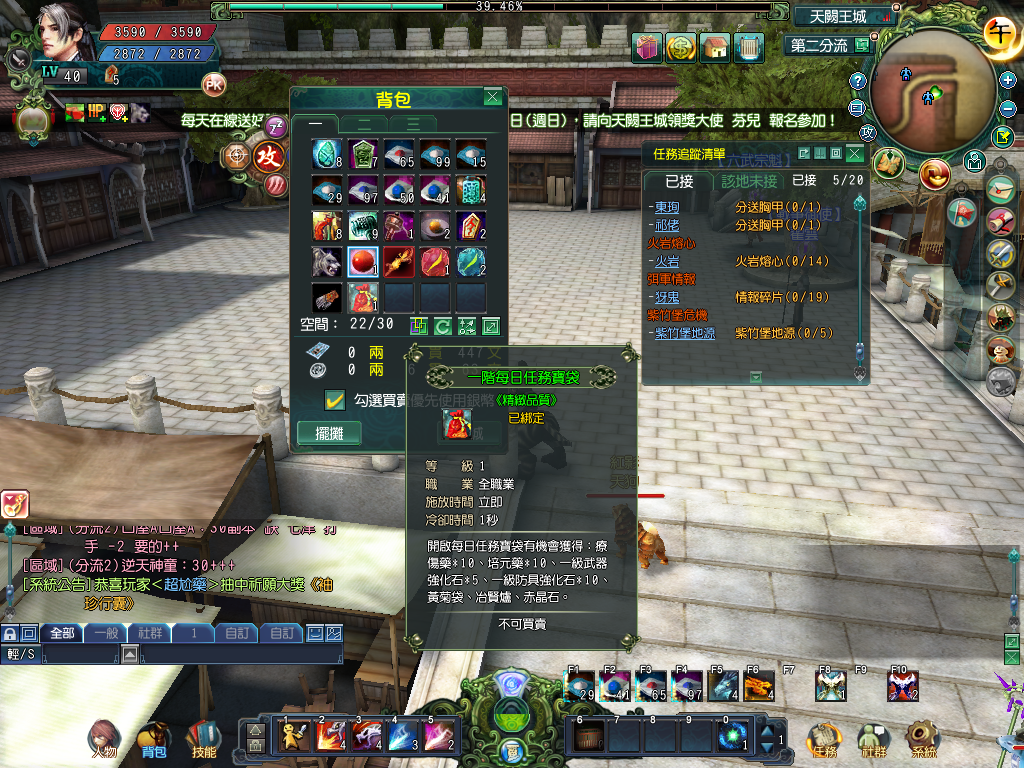Screen dimensions: 1024x768
Task: Open the gift box icon at top
Action: [647, 47]
